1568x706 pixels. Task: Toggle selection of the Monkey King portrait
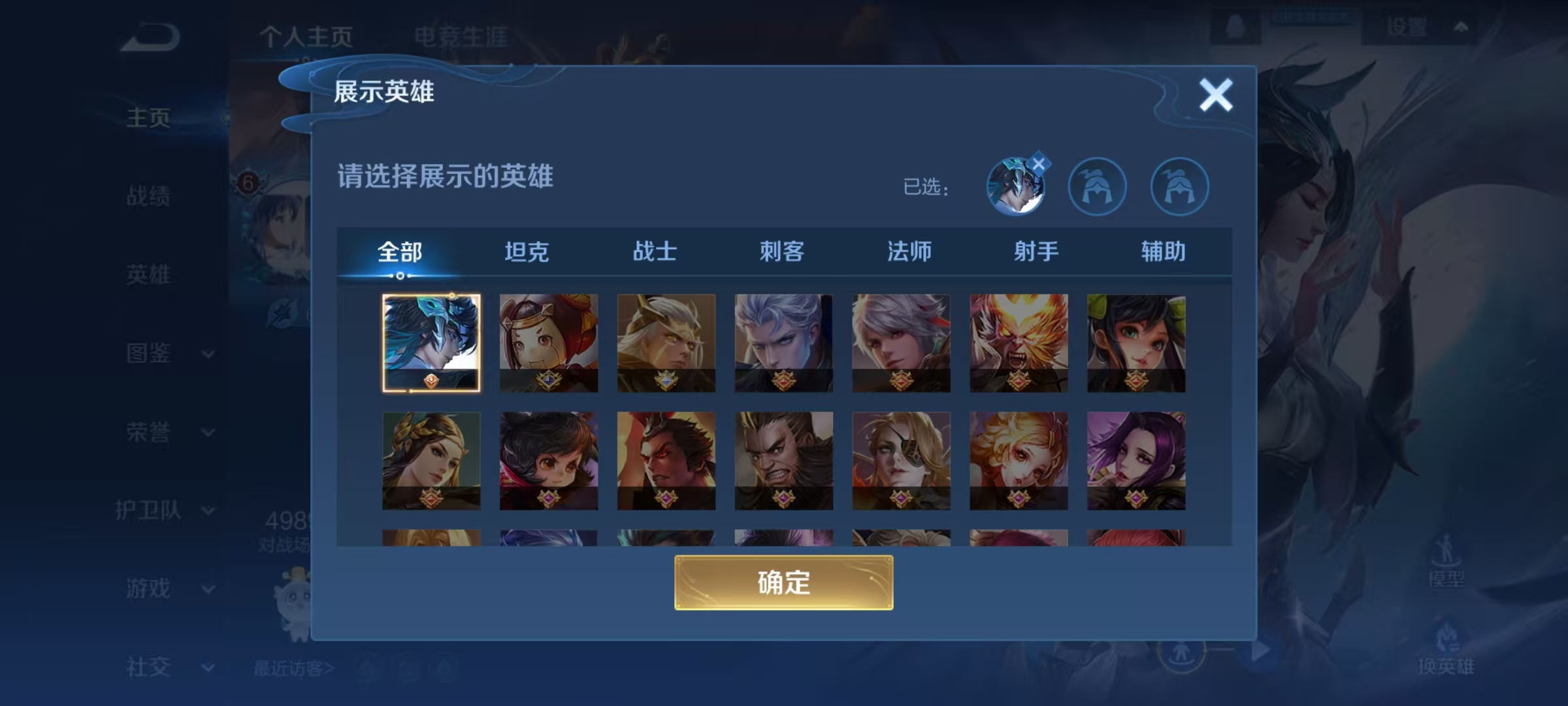click(1019, 344)
